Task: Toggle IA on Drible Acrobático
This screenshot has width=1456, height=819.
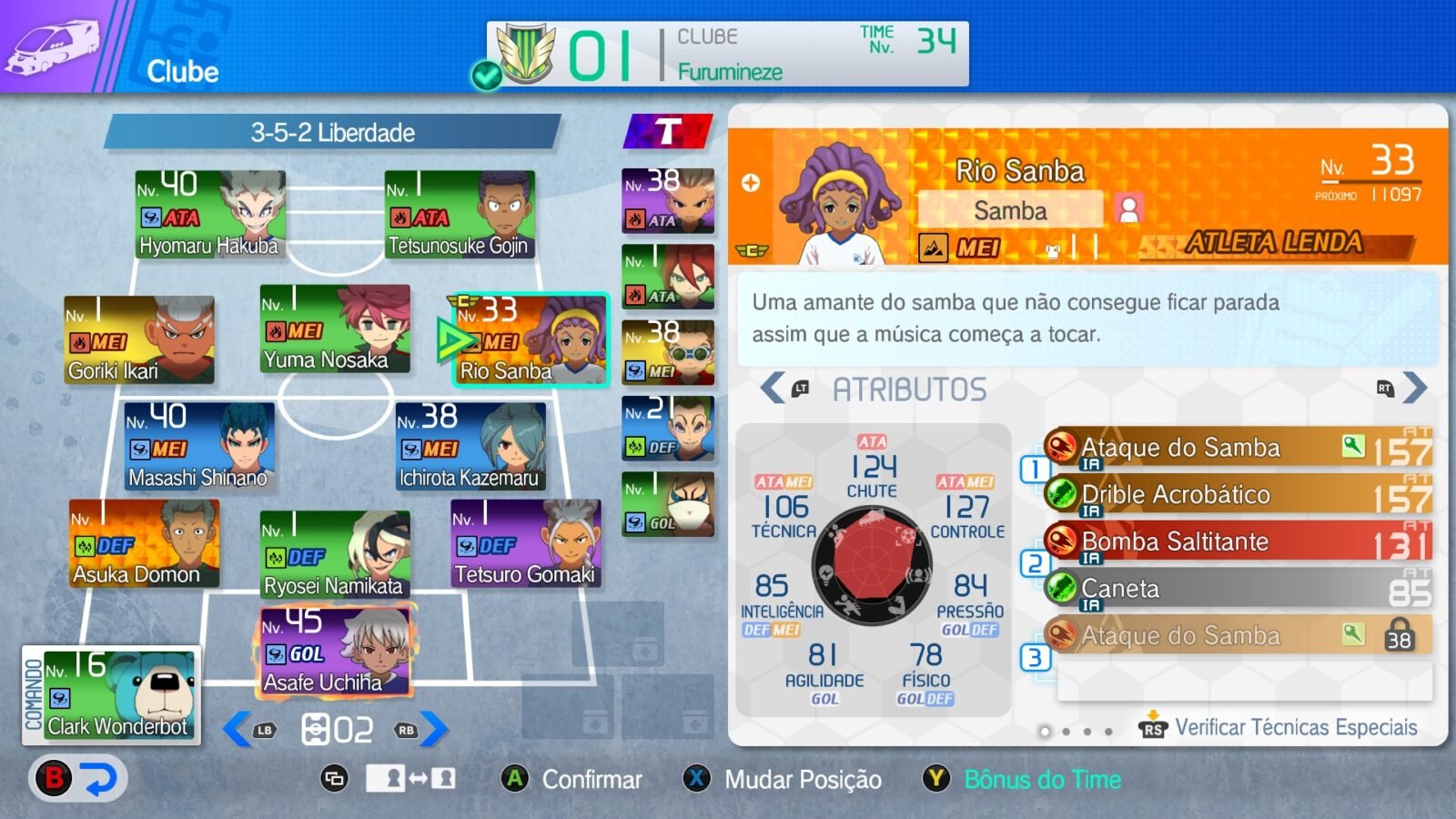Action: 1089,509
